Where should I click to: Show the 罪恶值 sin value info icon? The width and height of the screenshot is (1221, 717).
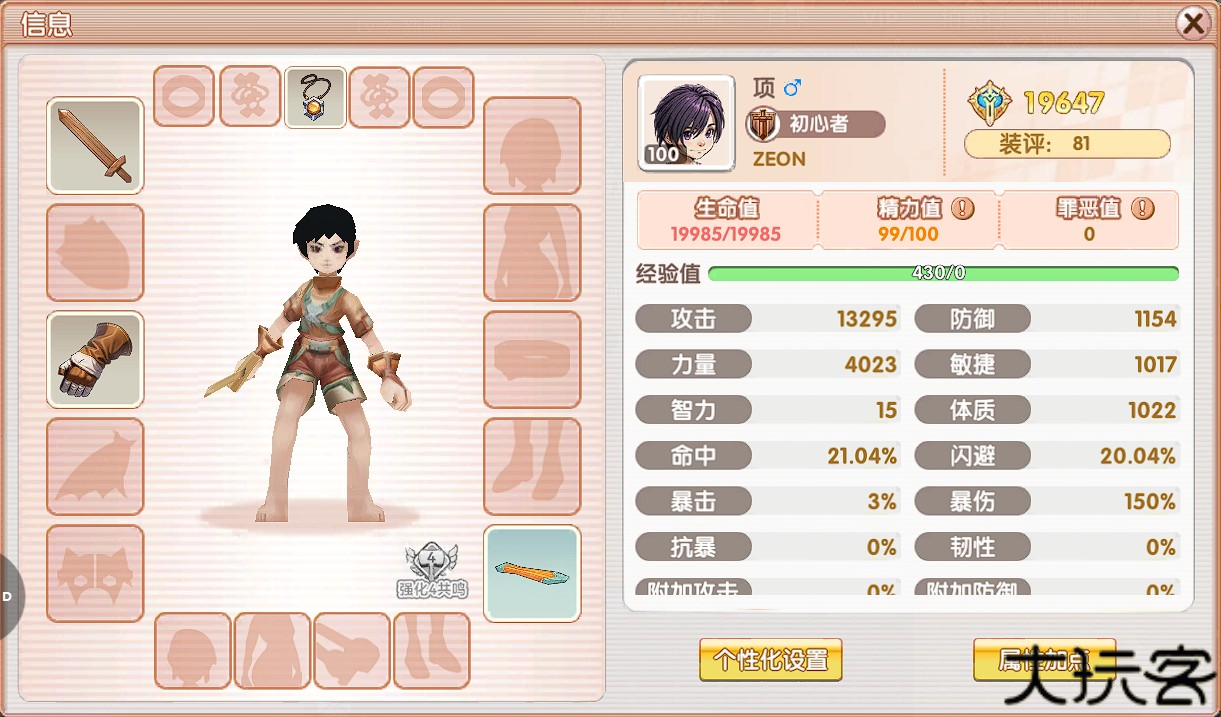coord(1143,209)
